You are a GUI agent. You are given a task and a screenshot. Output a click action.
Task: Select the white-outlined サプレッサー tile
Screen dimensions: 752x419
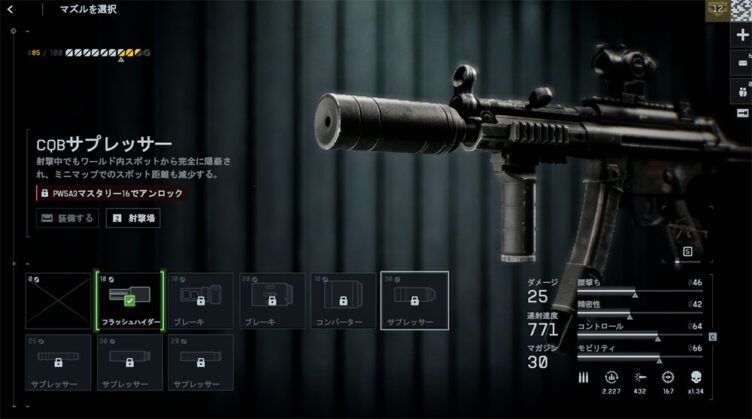[x=414, y=301]
